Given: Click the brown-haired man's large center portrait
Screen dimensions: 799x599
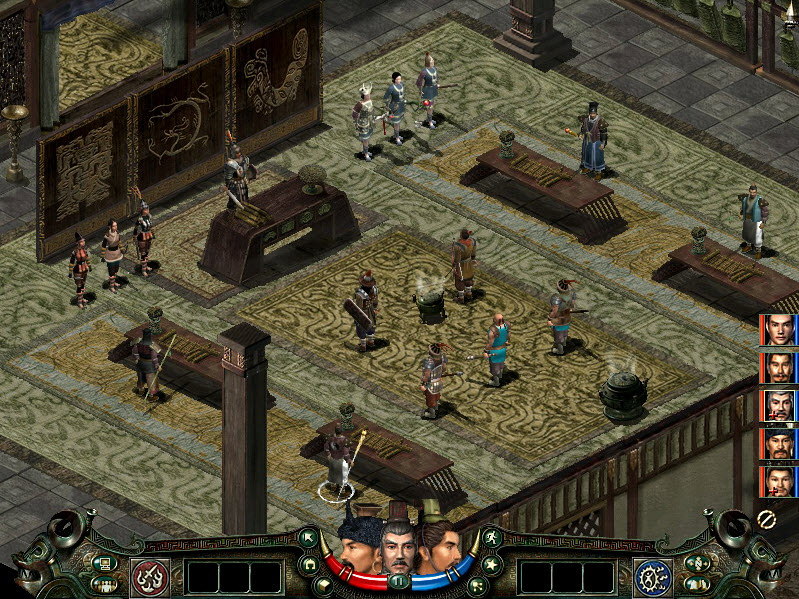Looking at the screenshot, I should click(440, 544).
